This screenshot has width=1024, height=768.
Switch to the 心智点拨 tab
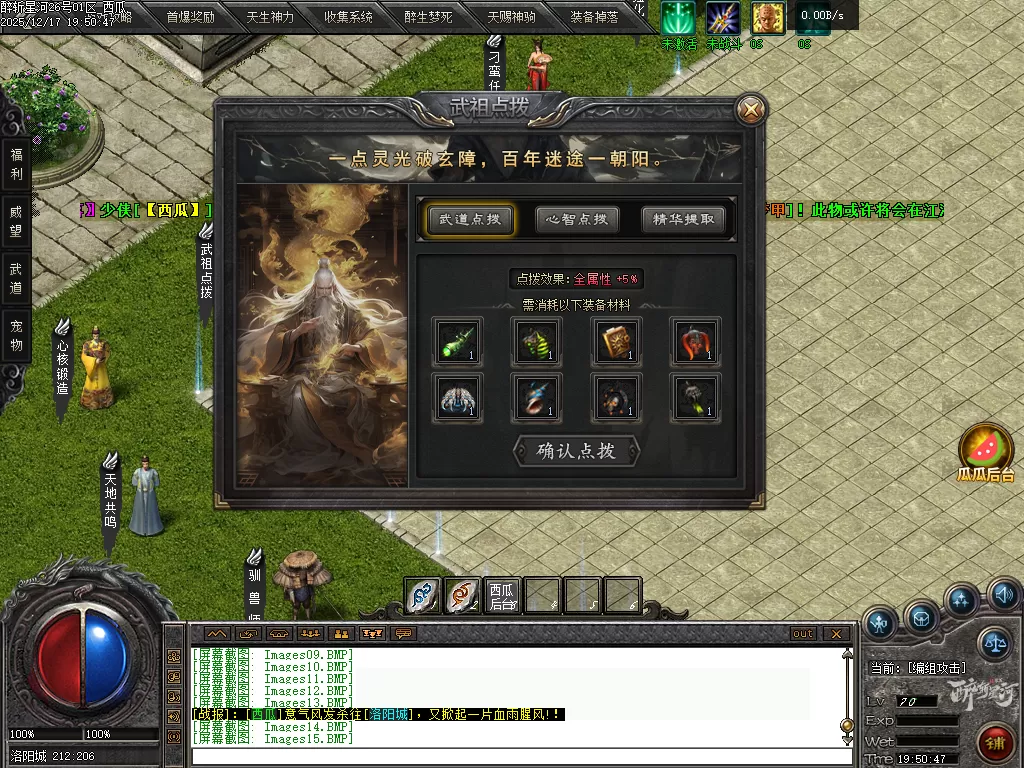pyautogui.click(x=577, y=220)
